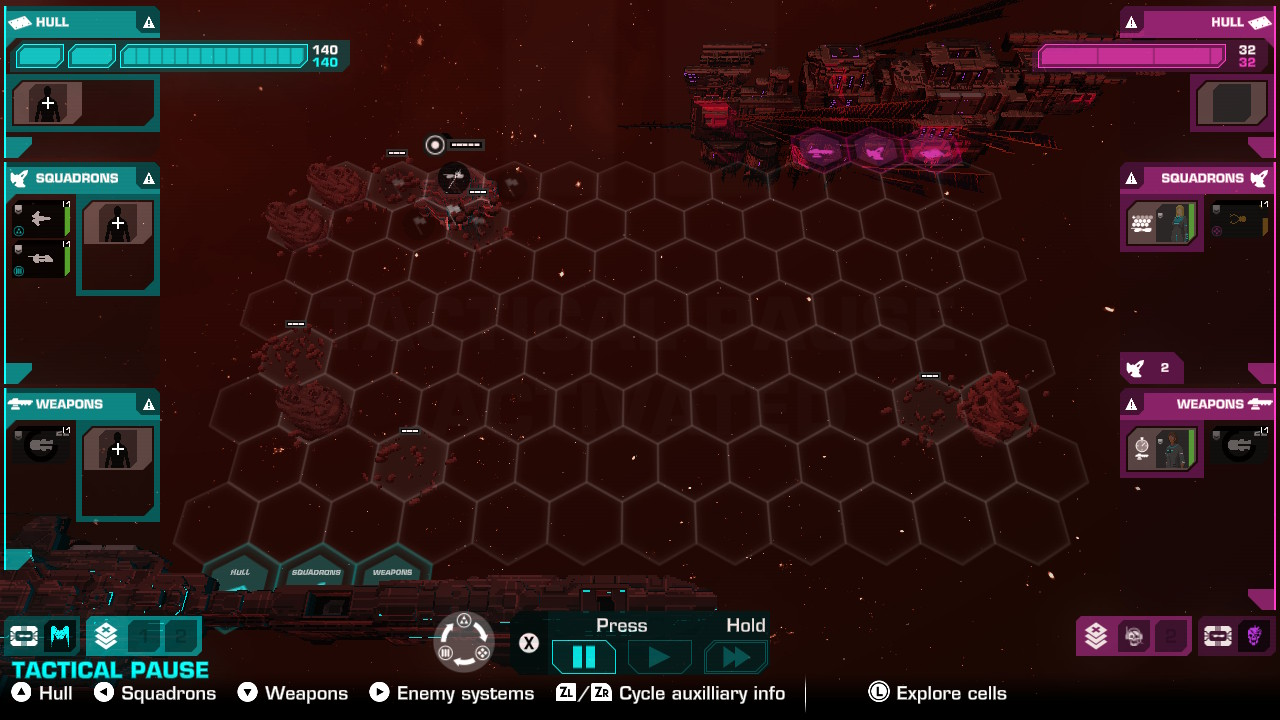This screenshot has height=720, width=1280.
Task: Add an officer to the Squadrons slot
Action: point(118,223)
